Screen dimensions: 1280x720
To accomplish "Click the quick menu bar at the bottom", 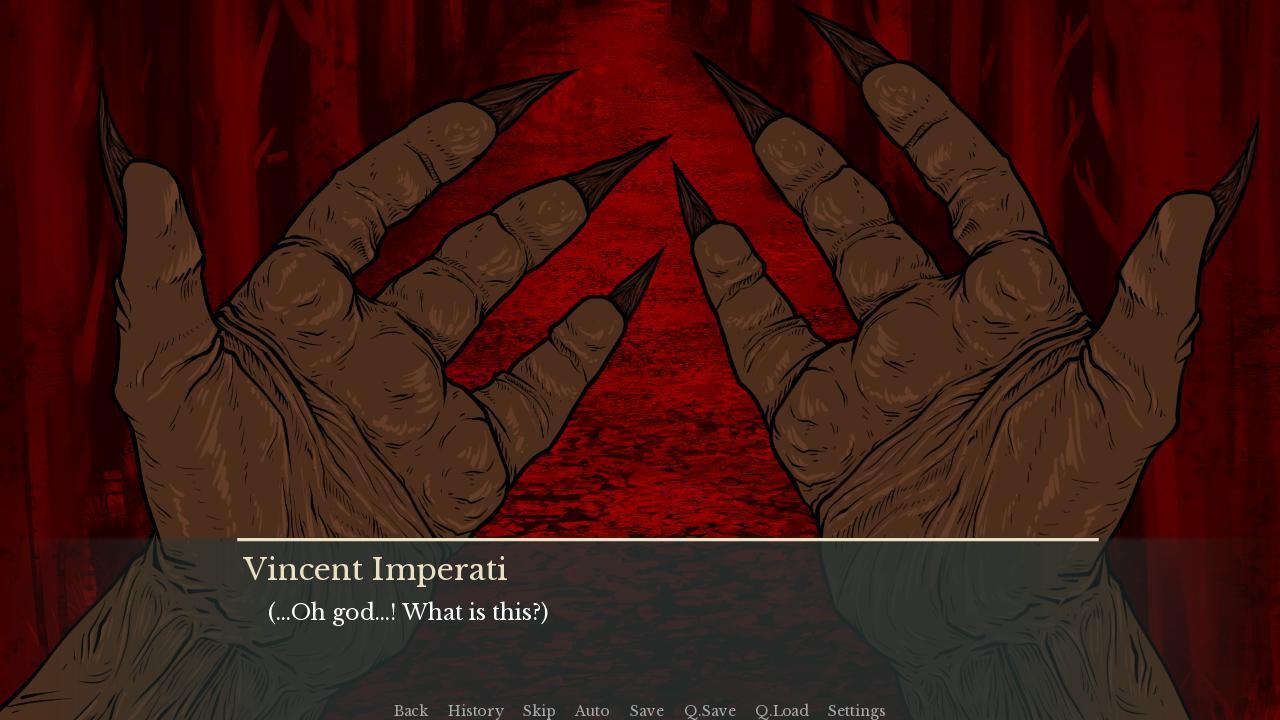I will coord(640,710).
